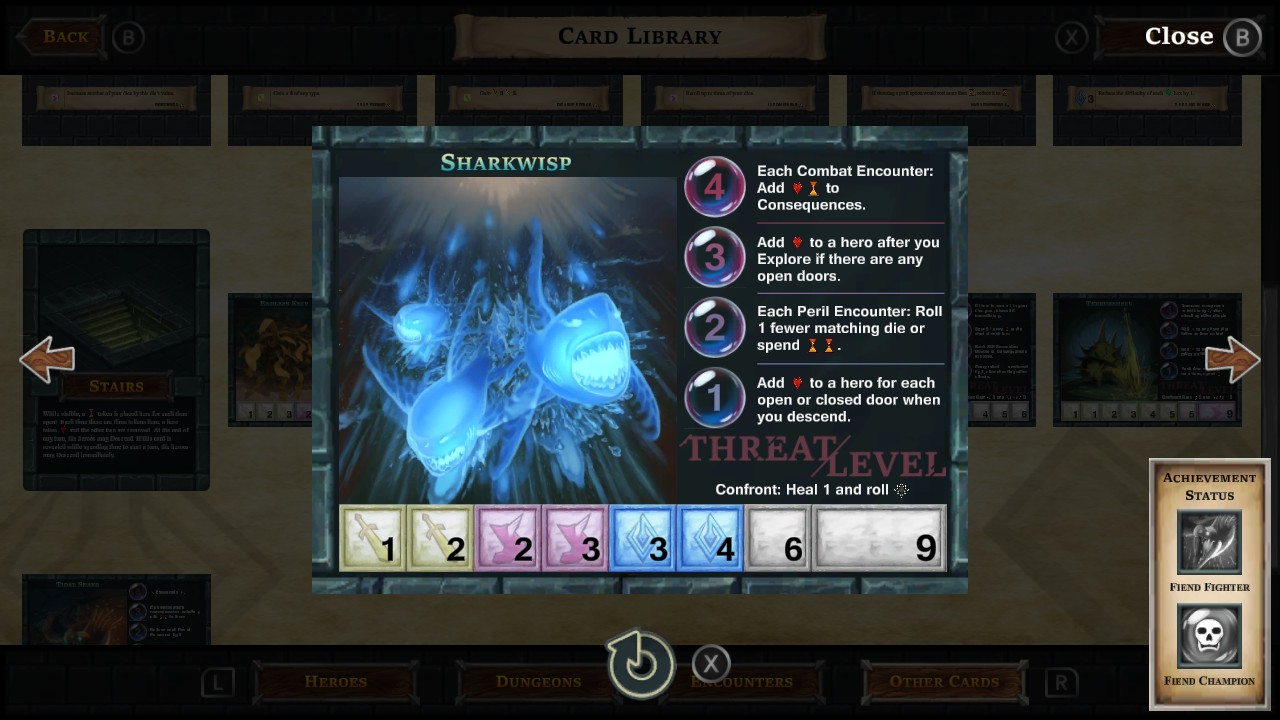Screen dimensions: 1280x720
Task: Click the Fiend Fighter achievement icon
Action: (x=1209, y=538)
